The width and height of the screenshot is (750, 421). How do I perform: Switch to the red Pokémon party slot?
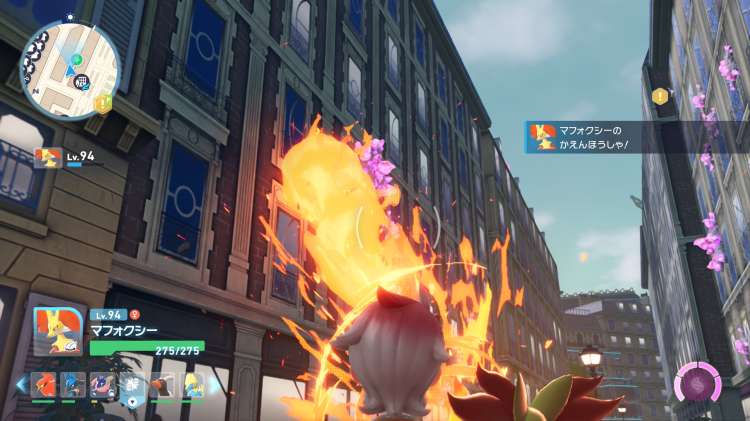coord(44,385)
